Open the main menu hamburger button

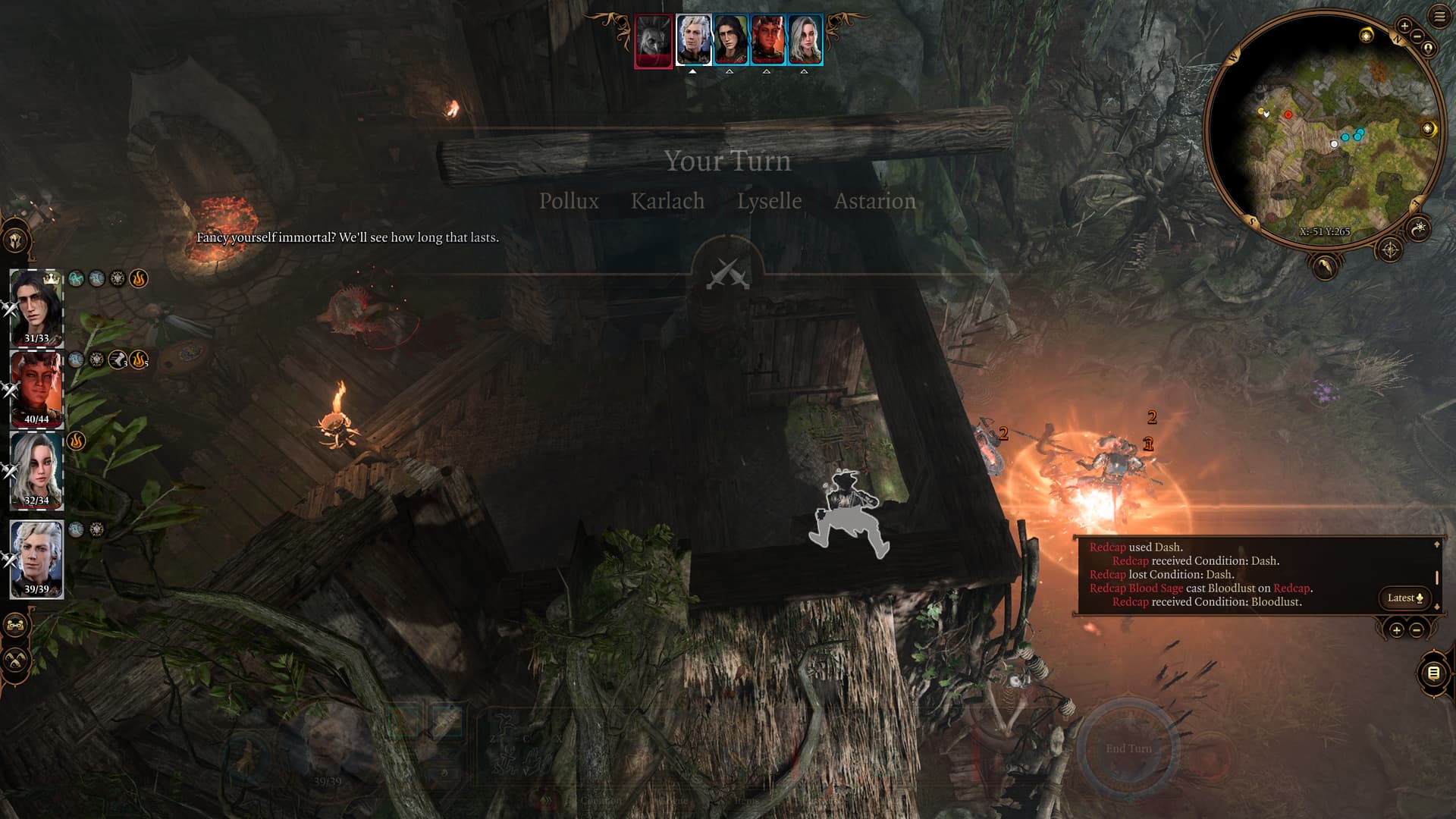(x=1439, y=16)
